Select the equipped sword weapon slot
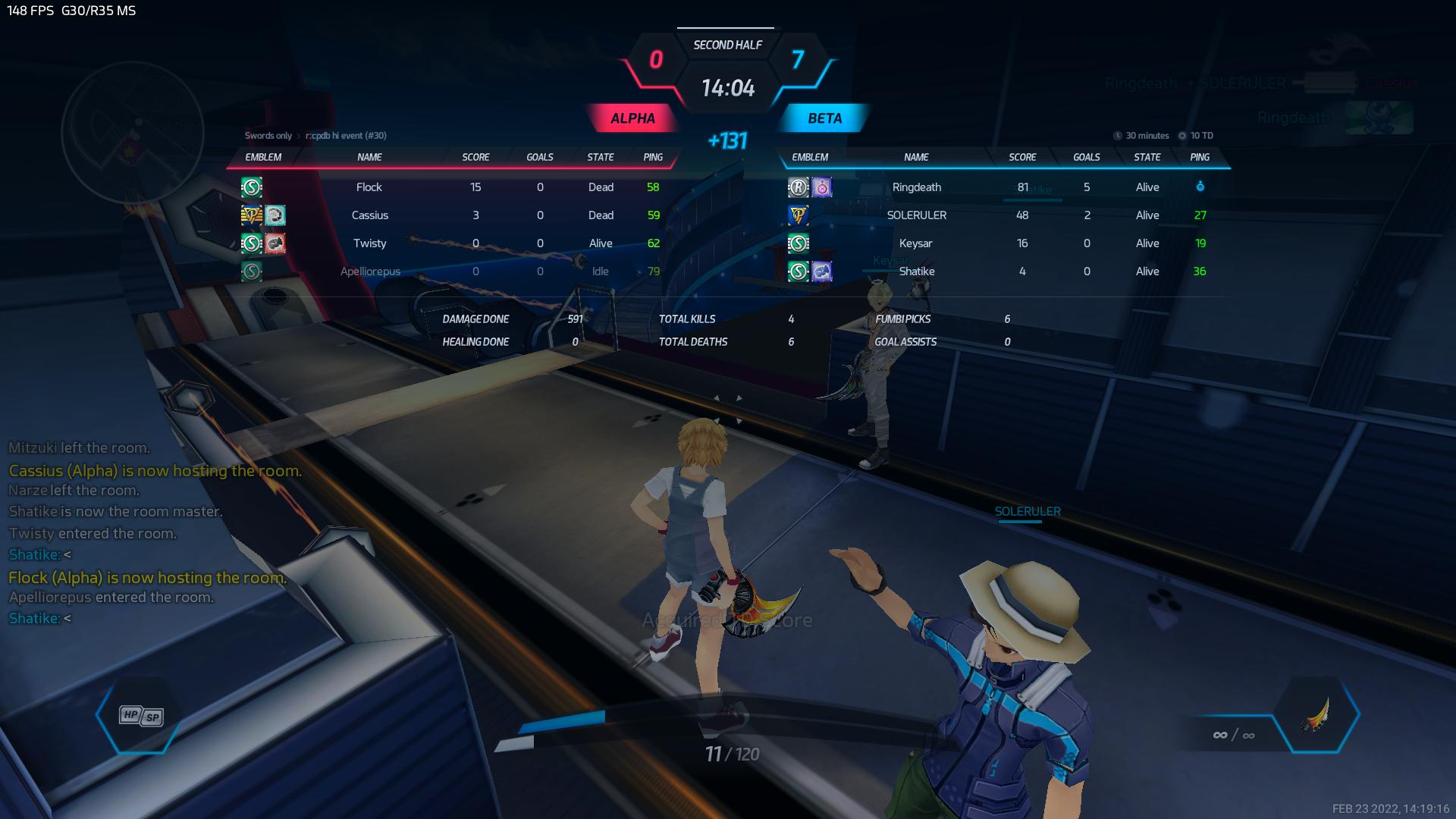Image resolution: width=1456 pixels, height=819 pixels. (x=1317, y=715)
